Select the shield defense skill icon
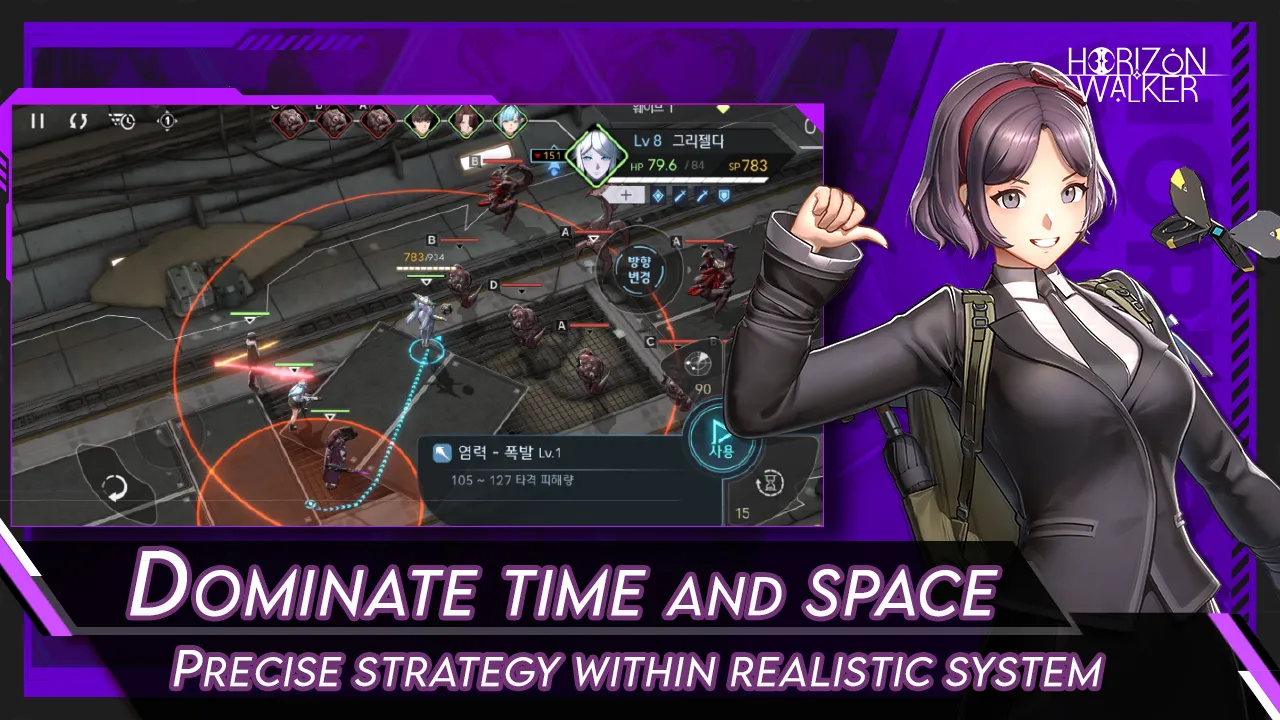1280x720 pixels. pos(724,194)
